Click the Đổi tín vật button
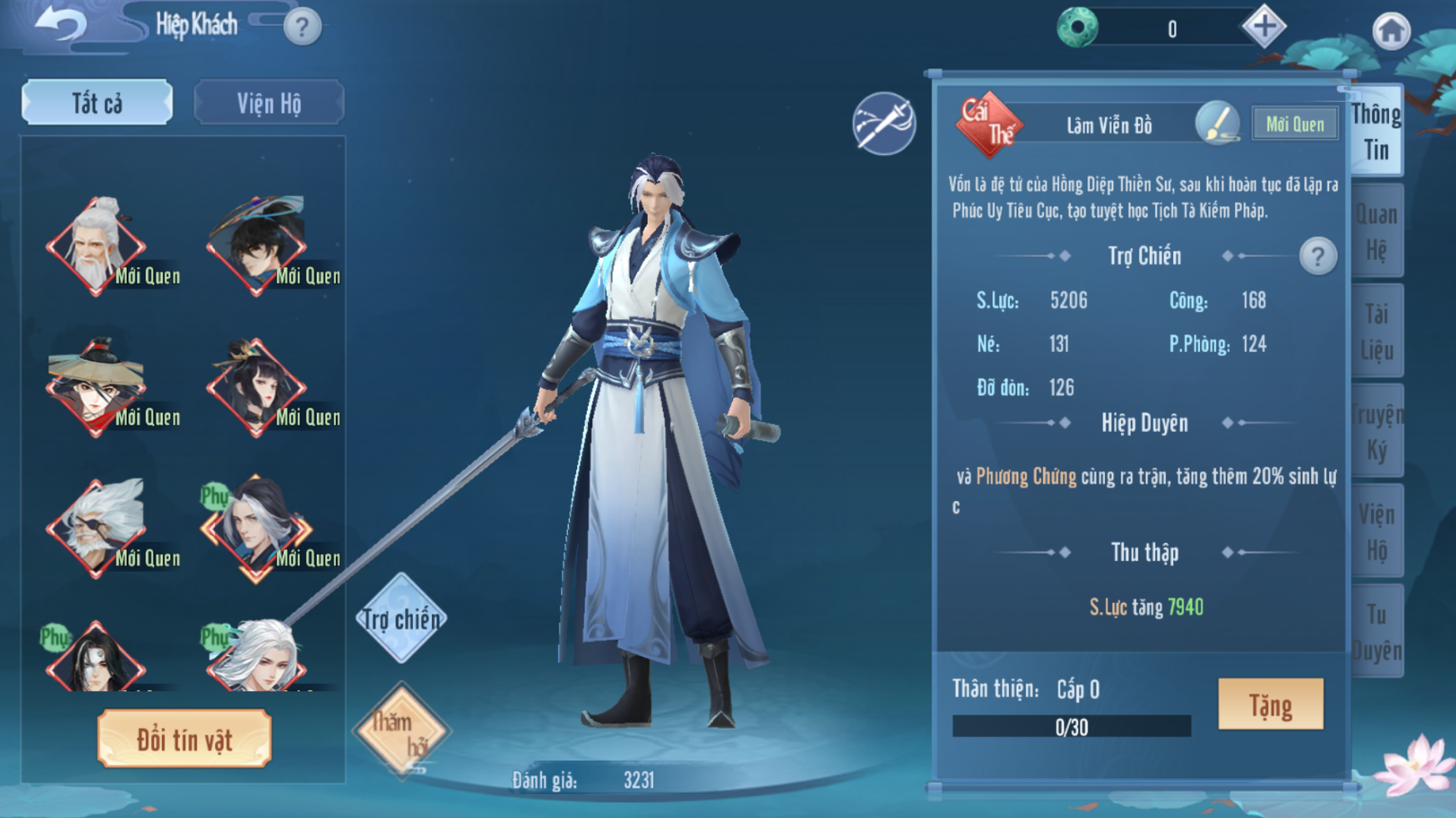The width and height of the screenshot is (1456, 818). tap(184, 739)
